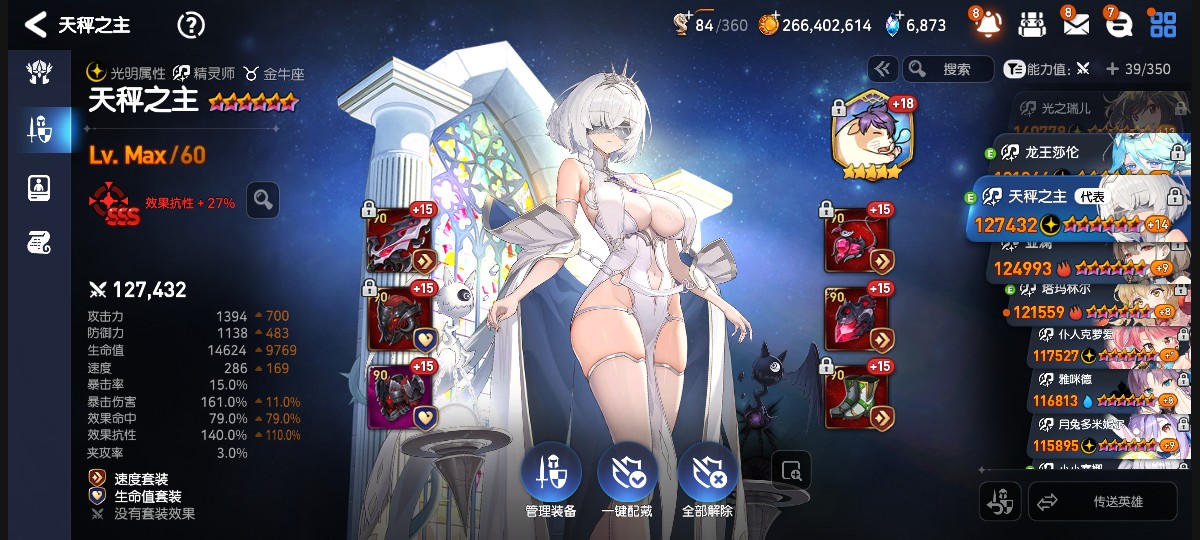This screenshot has width=1200, height=540.
Task: Tap the 传送英雄 transfer hero button
Action: 1103,502
